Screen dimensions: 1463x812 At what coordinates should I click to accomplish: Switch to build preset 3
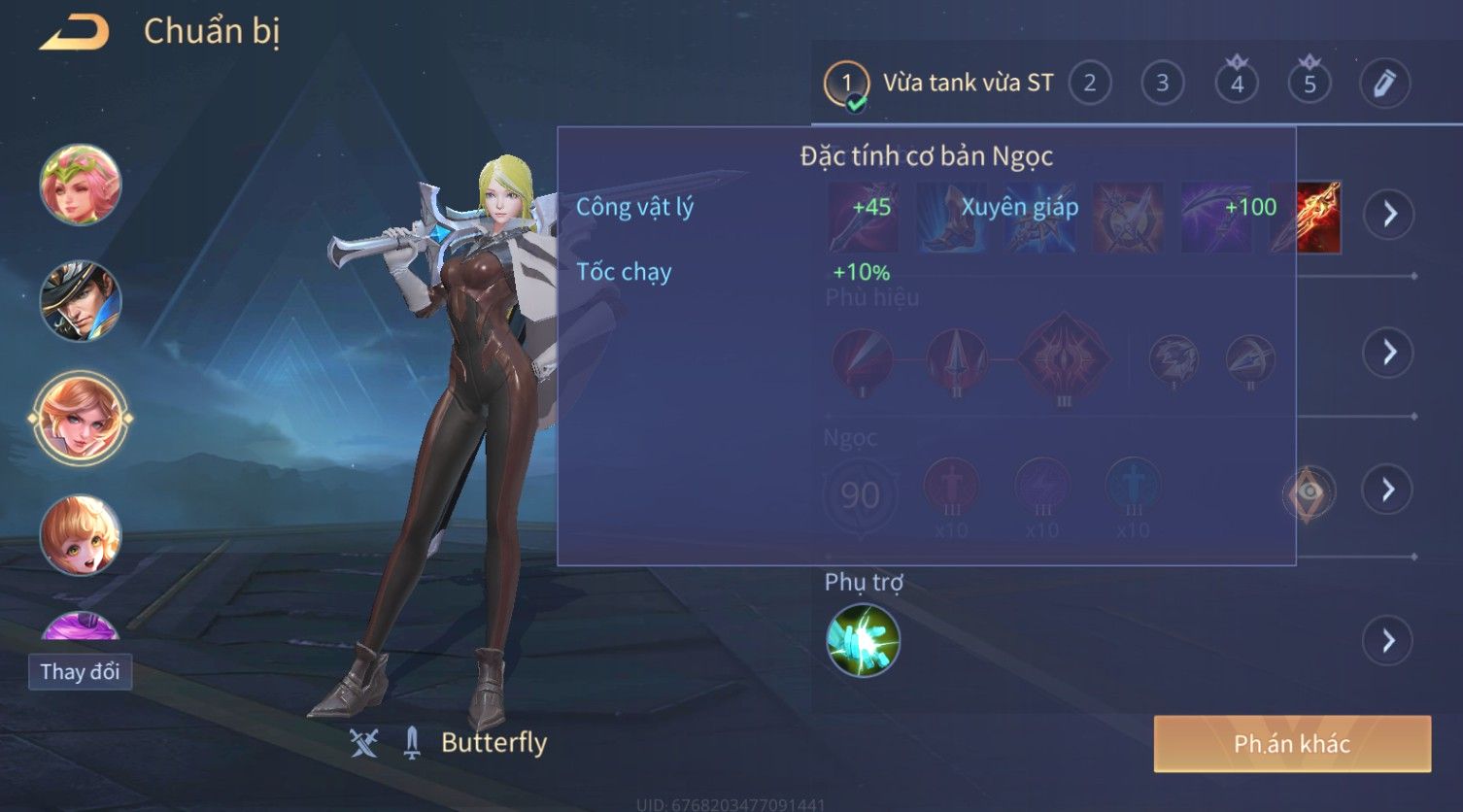coord(1162,84)
